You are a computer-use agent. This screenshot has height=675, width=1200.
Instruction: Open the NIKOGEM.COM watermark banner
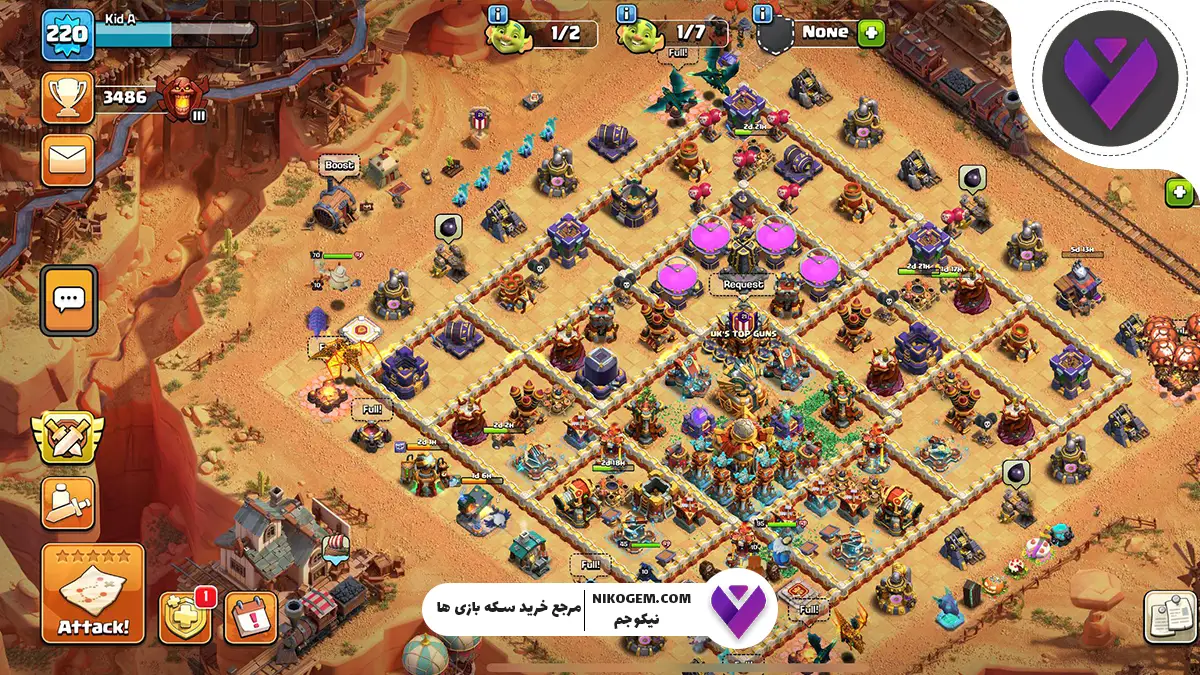[x=598, y=606]
